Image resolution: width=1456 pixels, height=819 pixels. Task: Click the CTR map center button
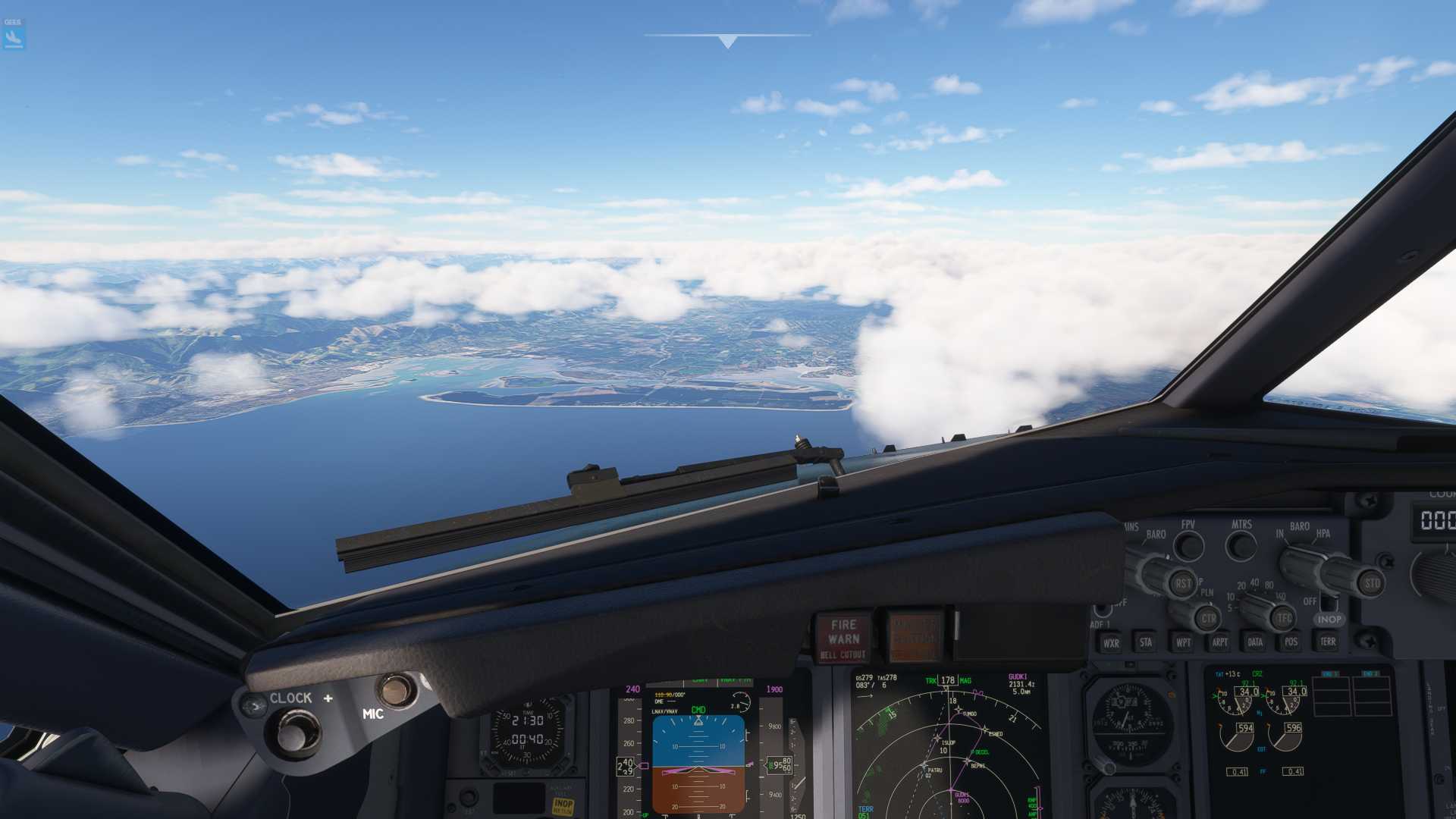pyautogui.click(x=1207, y=618)
